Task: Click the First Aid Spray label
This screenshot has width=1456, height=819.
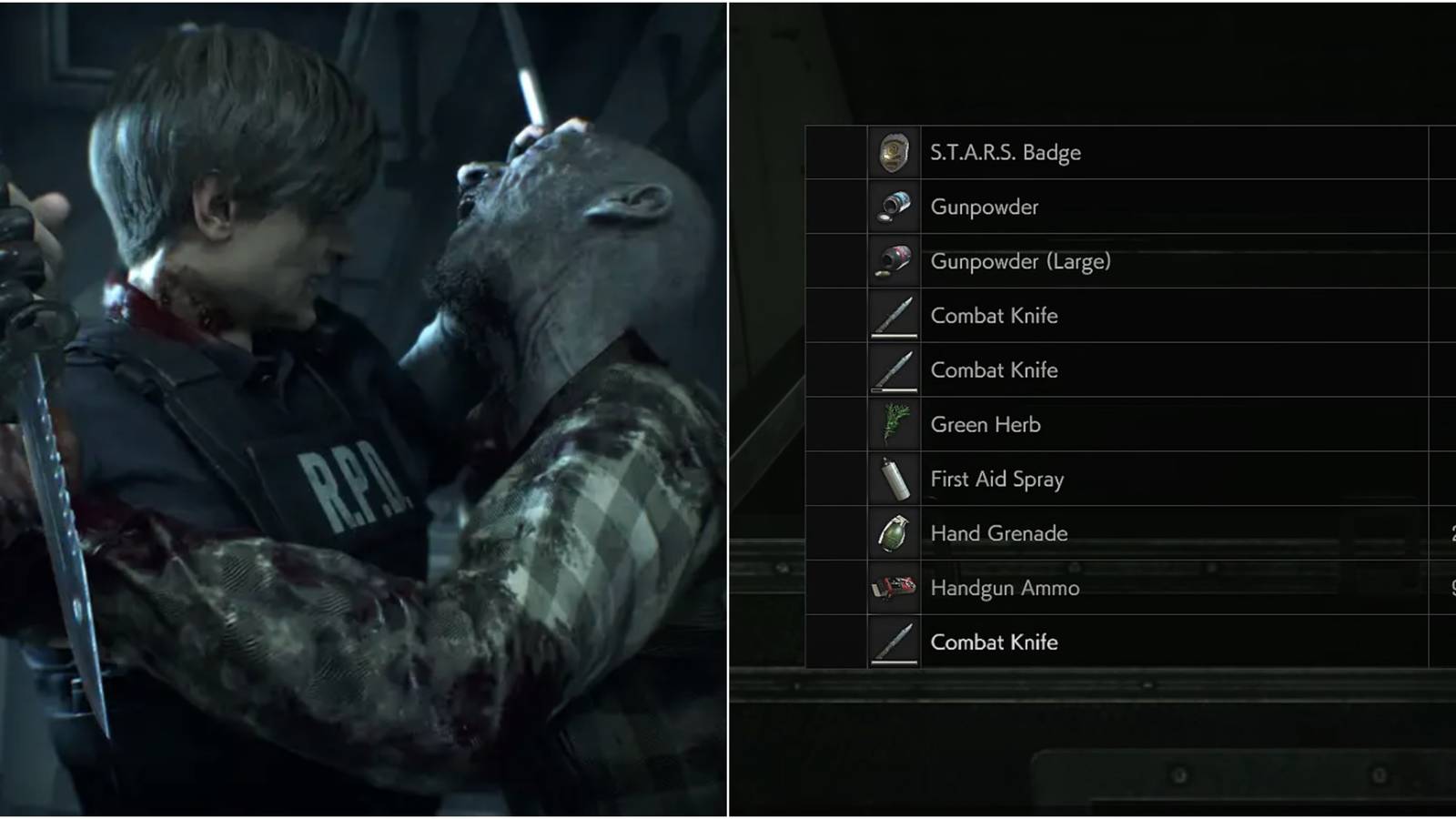Action: tap(996, 479)
